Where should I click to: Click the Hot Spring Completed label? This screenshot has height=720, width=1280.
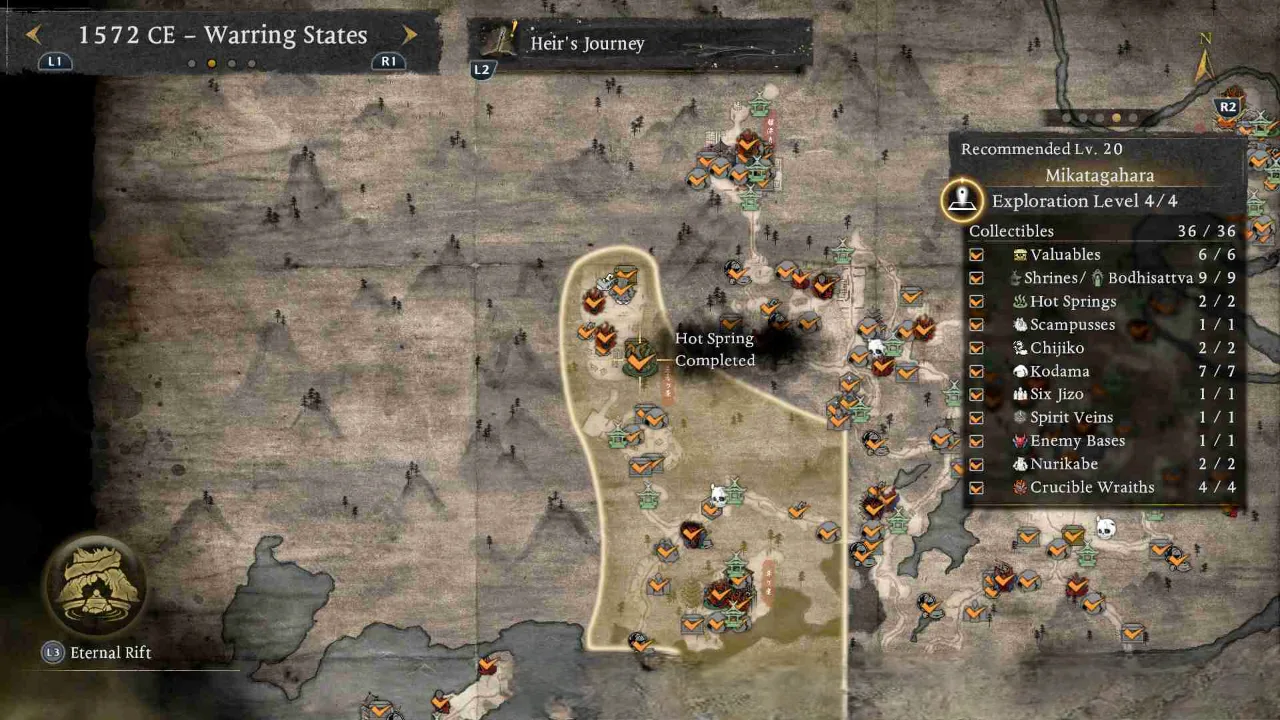tap(714, 349)
